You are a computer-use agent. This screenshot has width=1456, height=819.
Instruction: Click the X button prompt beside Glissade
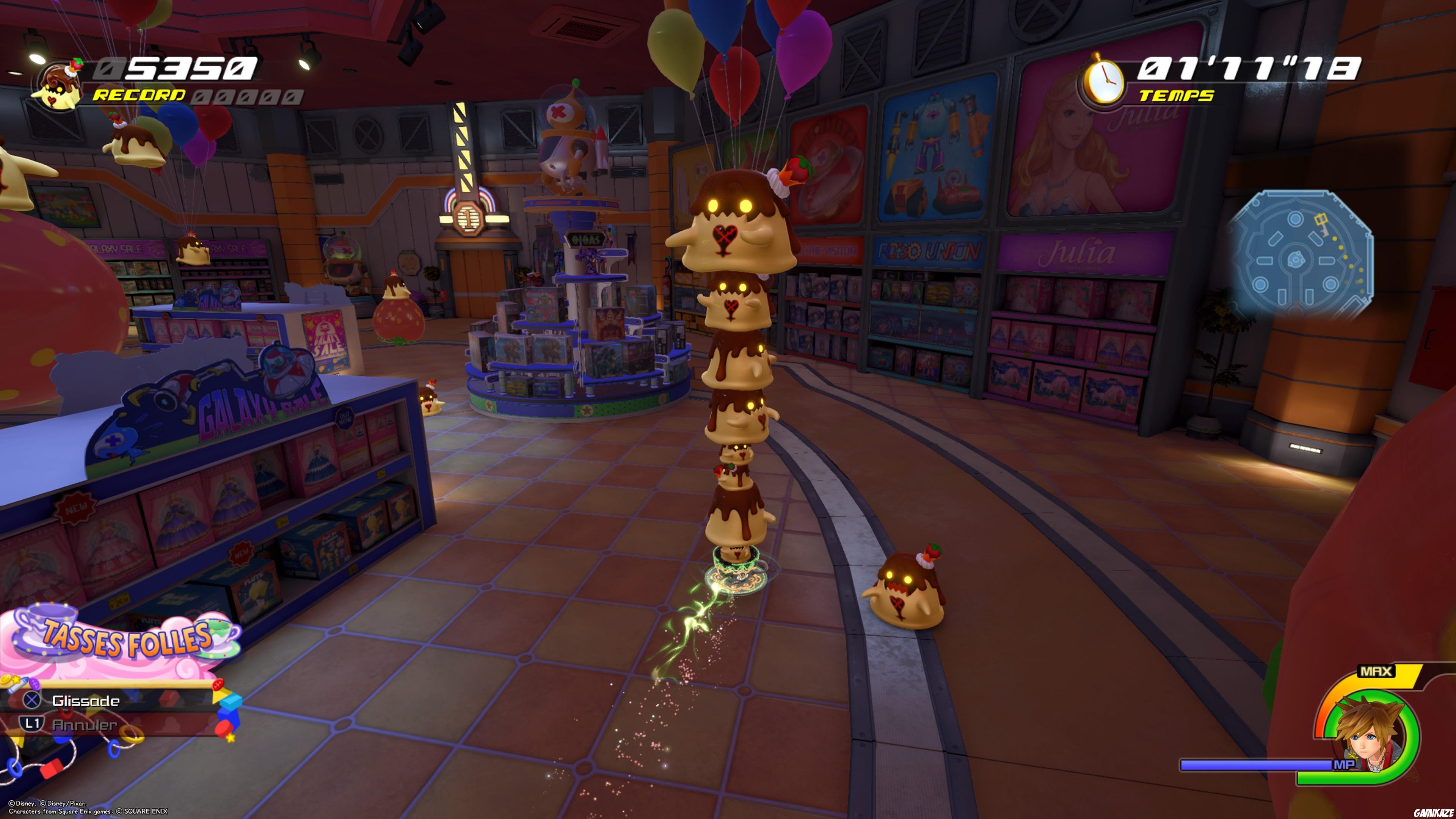[x=31, y=700]
